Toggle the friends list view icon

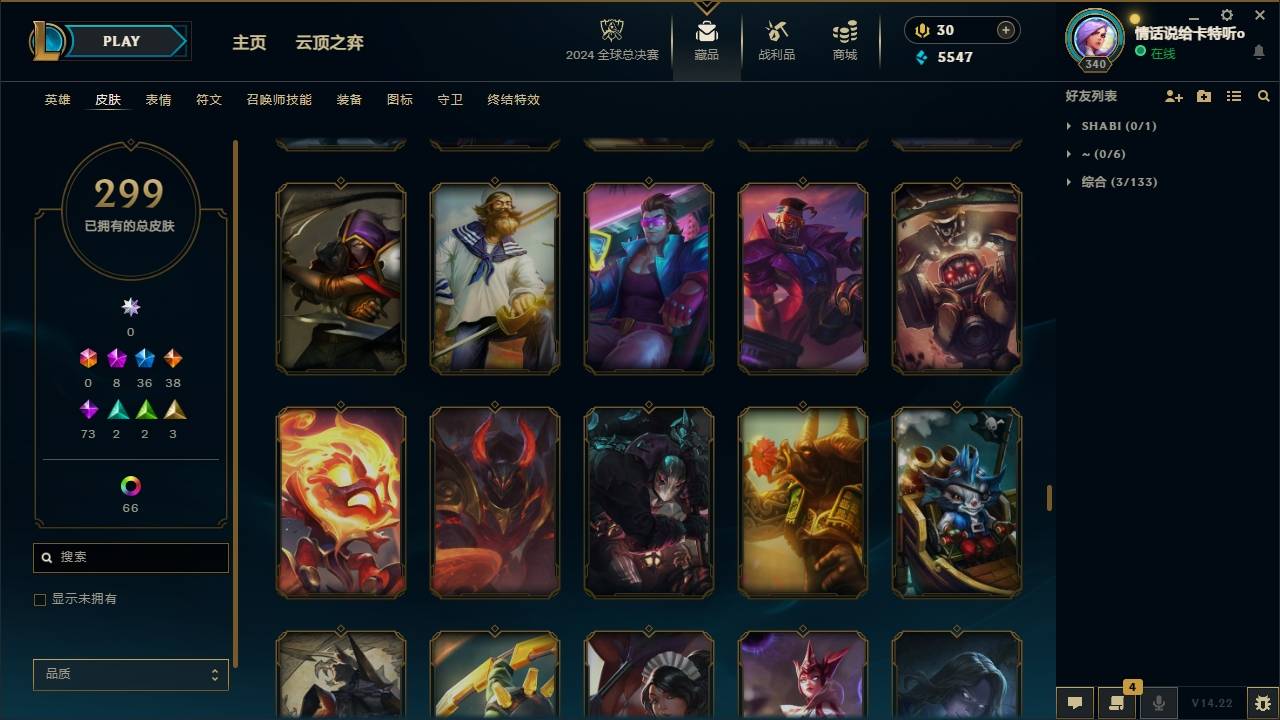(x=1234, y=95)
